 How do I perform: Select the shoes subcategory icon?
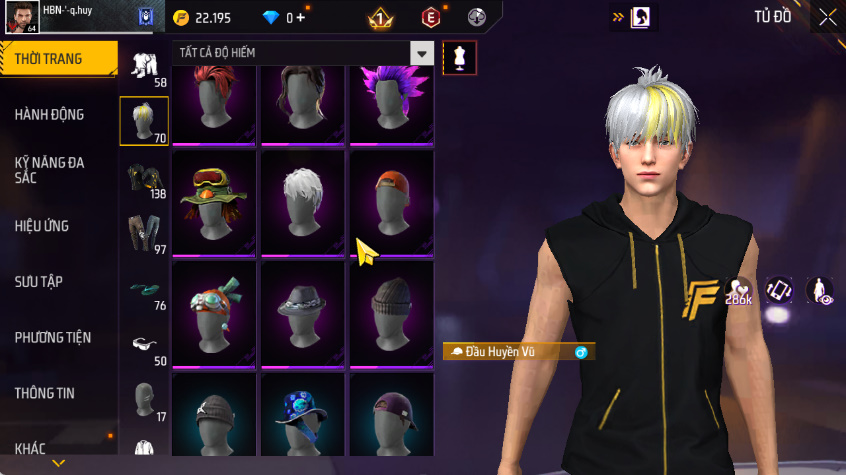pyautogui.click(x=144, y=290)
